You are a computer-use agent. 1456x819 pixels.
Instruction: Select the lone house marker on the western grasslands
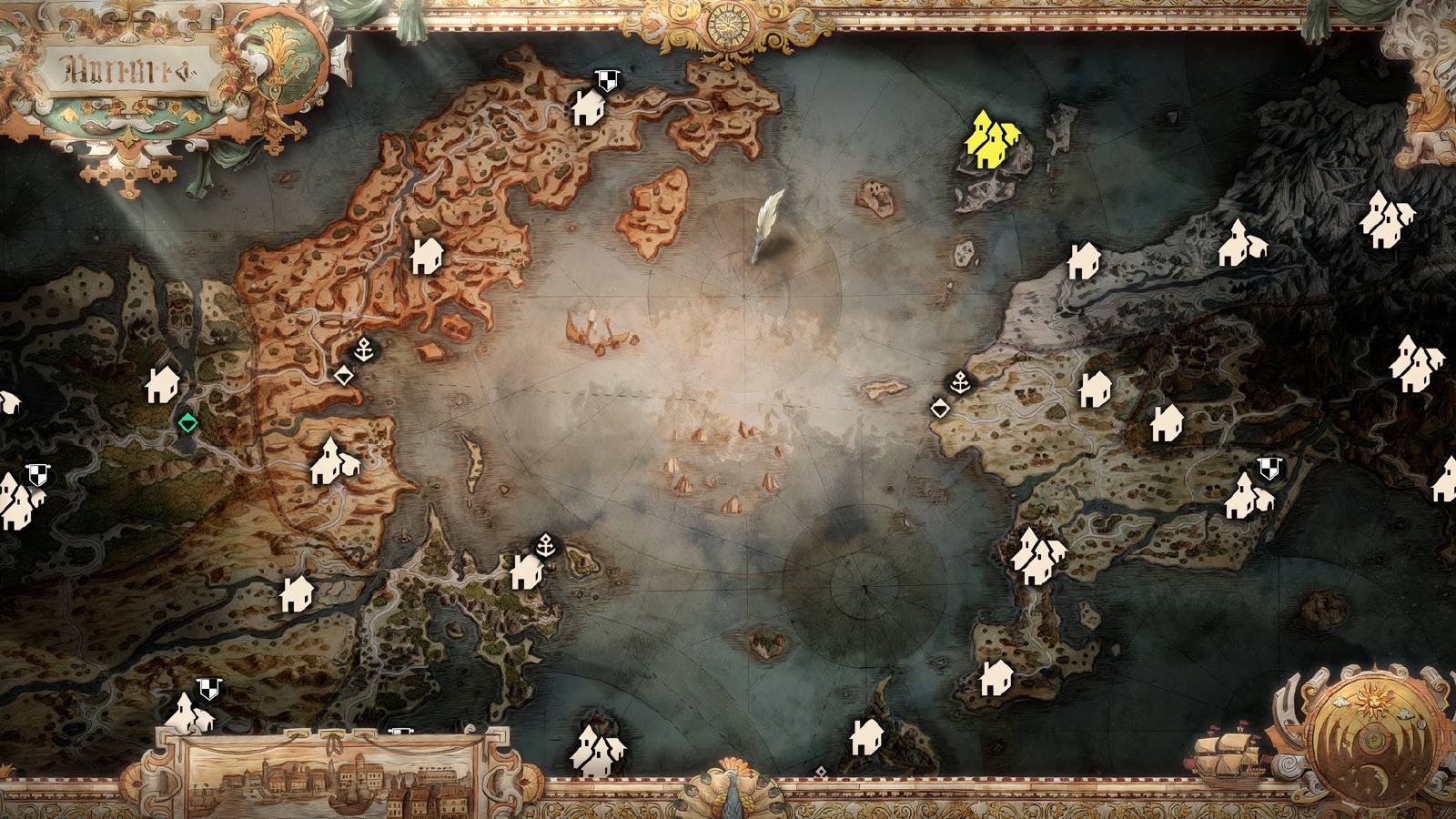[160, 385]
